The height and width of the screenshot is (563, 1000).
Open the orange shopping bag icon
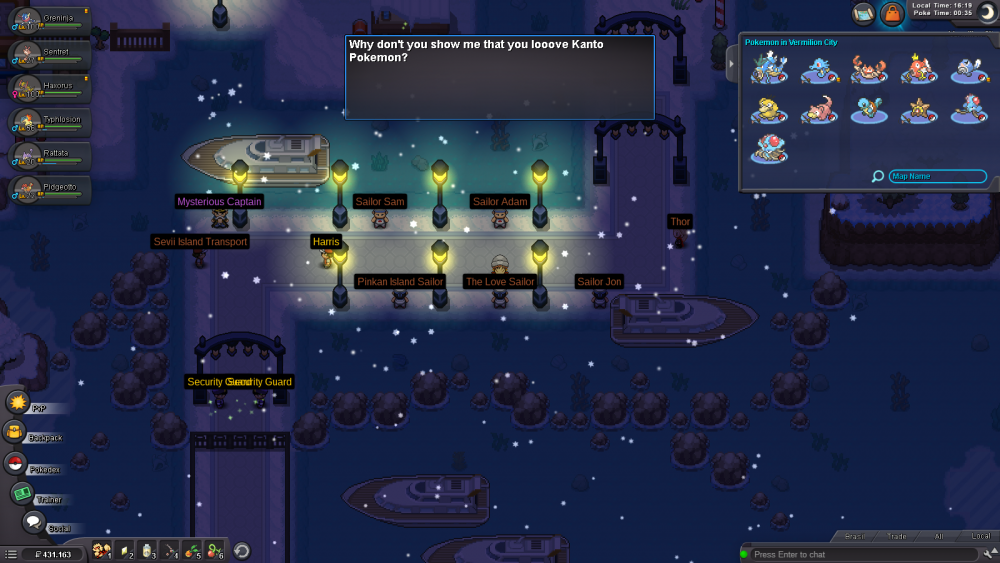[x=892, y=13]
